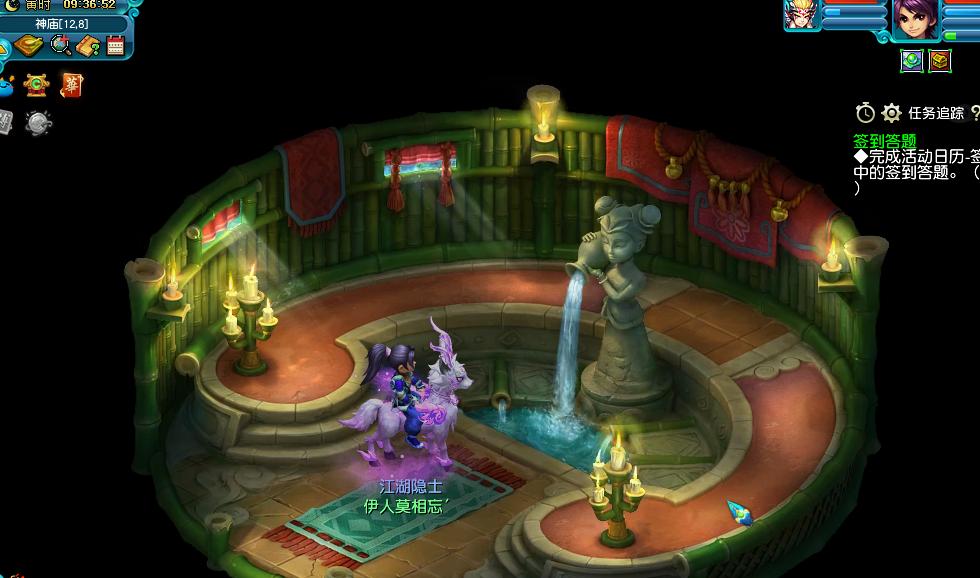Click the magnifying glass map search icon
The width and height of the screenshot is (980, 578).
click(x=60, y=45)
